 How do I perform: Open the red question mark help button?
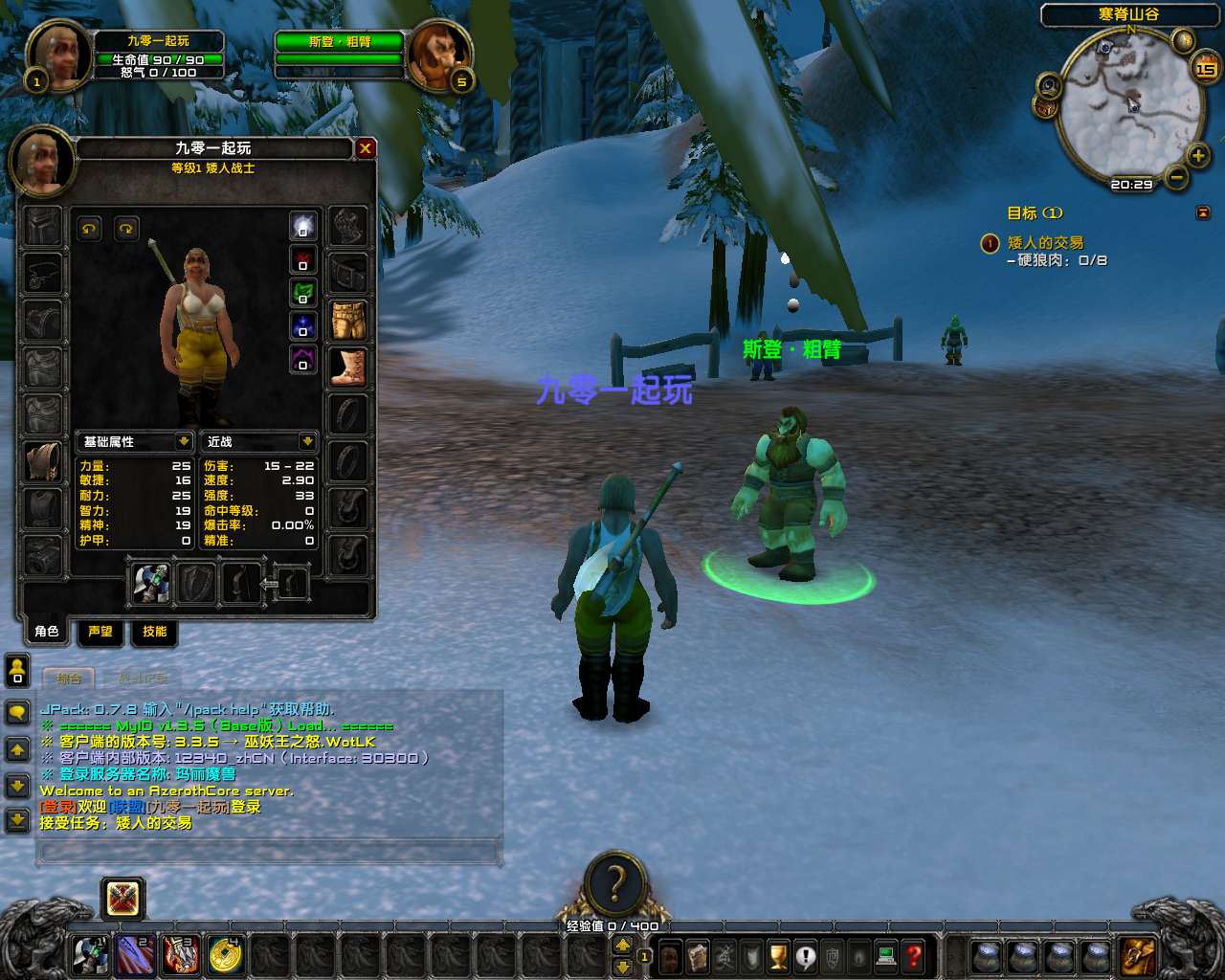pyautogui.click(x=914, y=955)
